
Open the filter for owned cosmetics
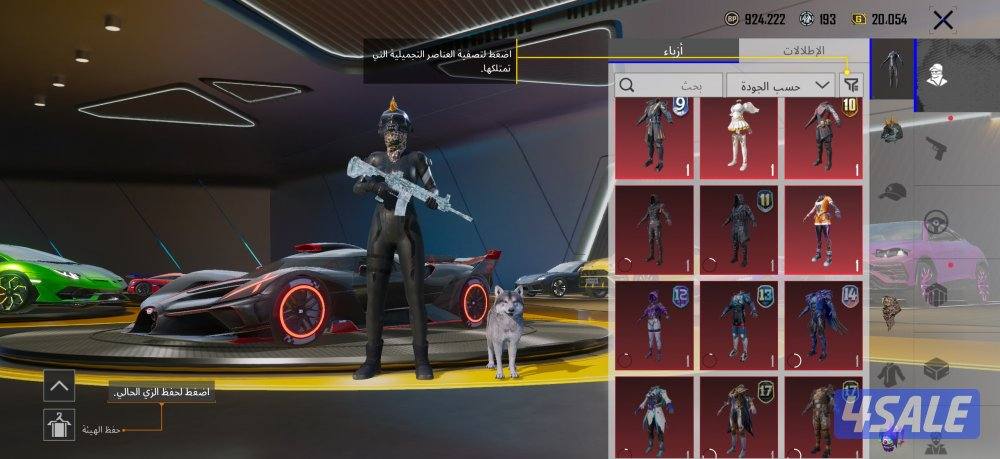point(852,85)
